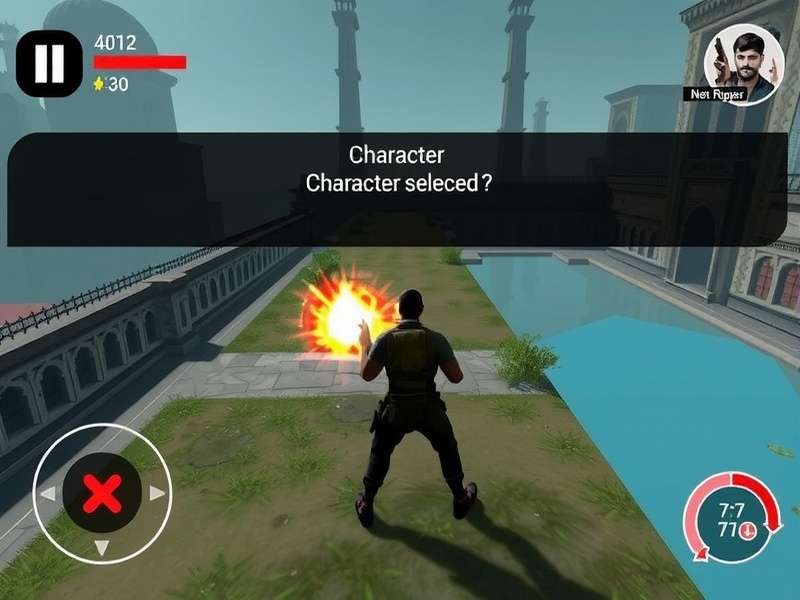Open the character portrait in the corner
The width and height of the screenshot is (800, 600).
pos(743,62)
